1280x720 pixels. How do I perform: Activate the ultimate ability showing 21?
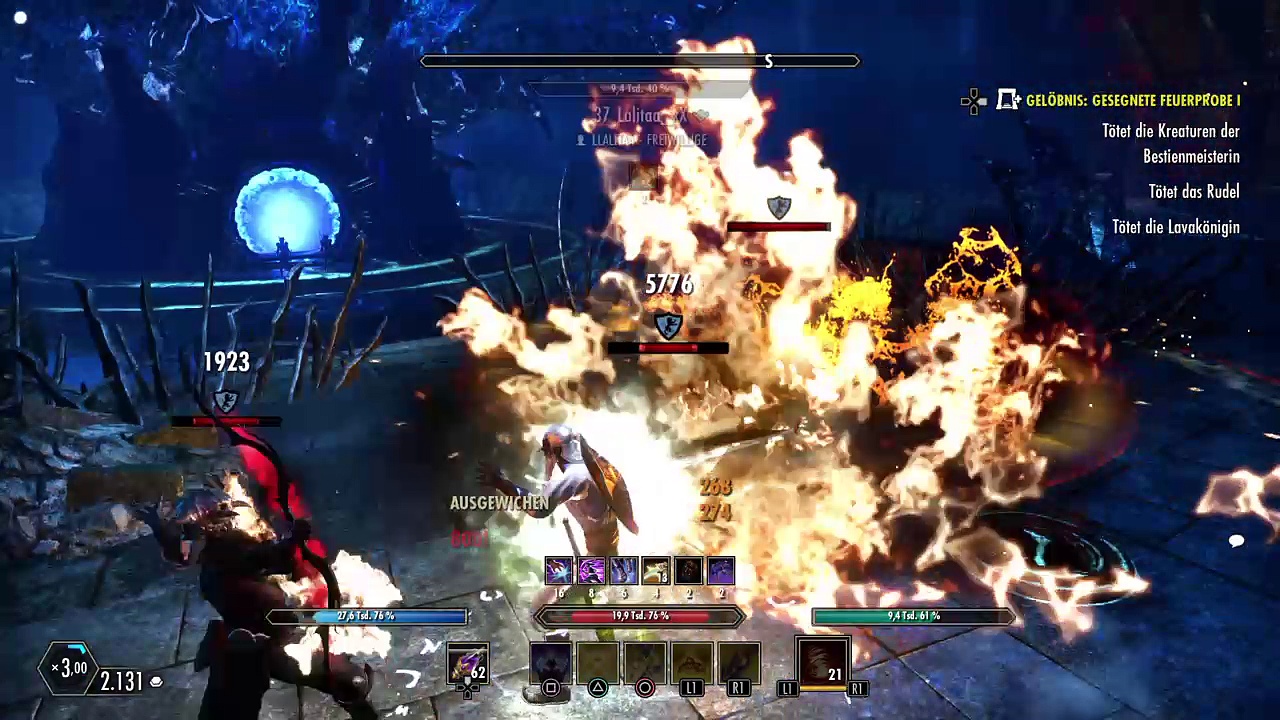click(822, 663)
